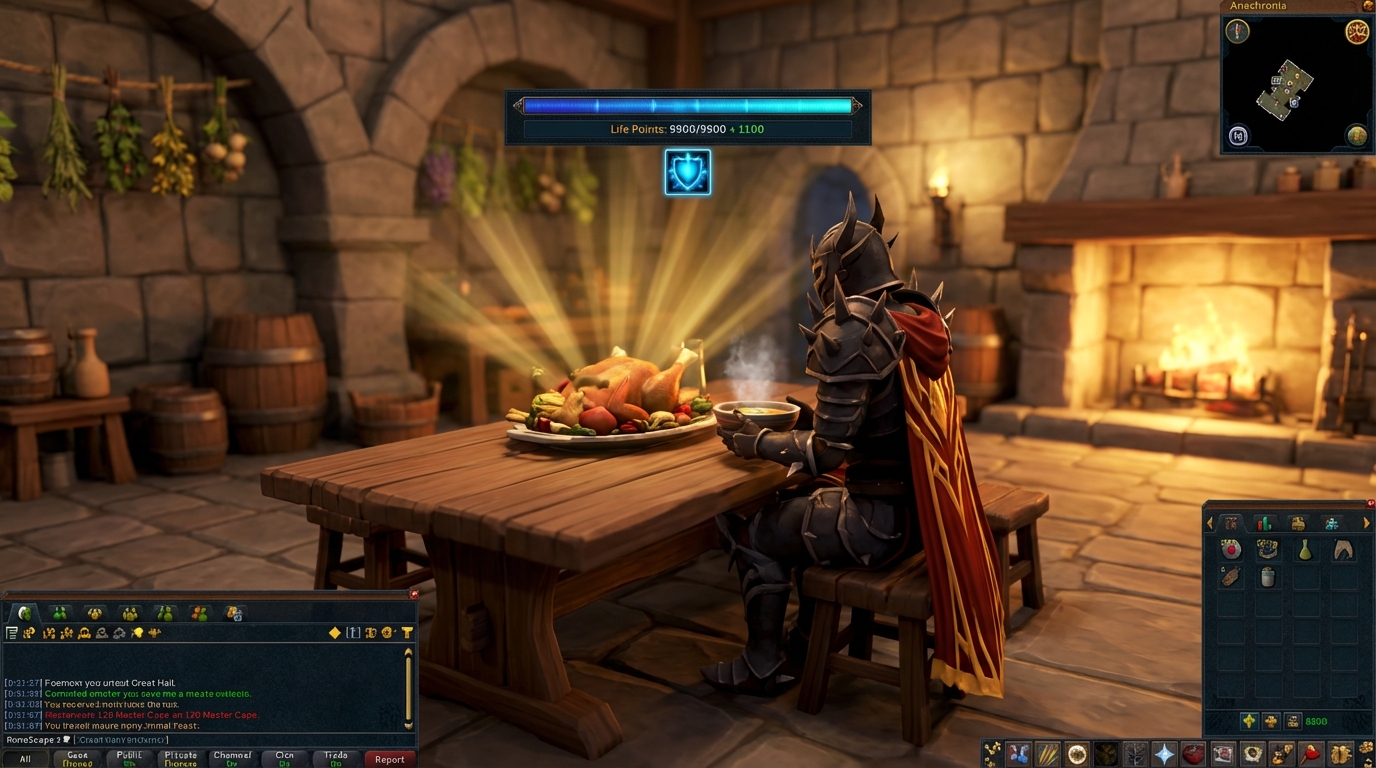Click the left arrow on the inventory tab bar
1376x768 pixels.
[x=1209, y=523]
